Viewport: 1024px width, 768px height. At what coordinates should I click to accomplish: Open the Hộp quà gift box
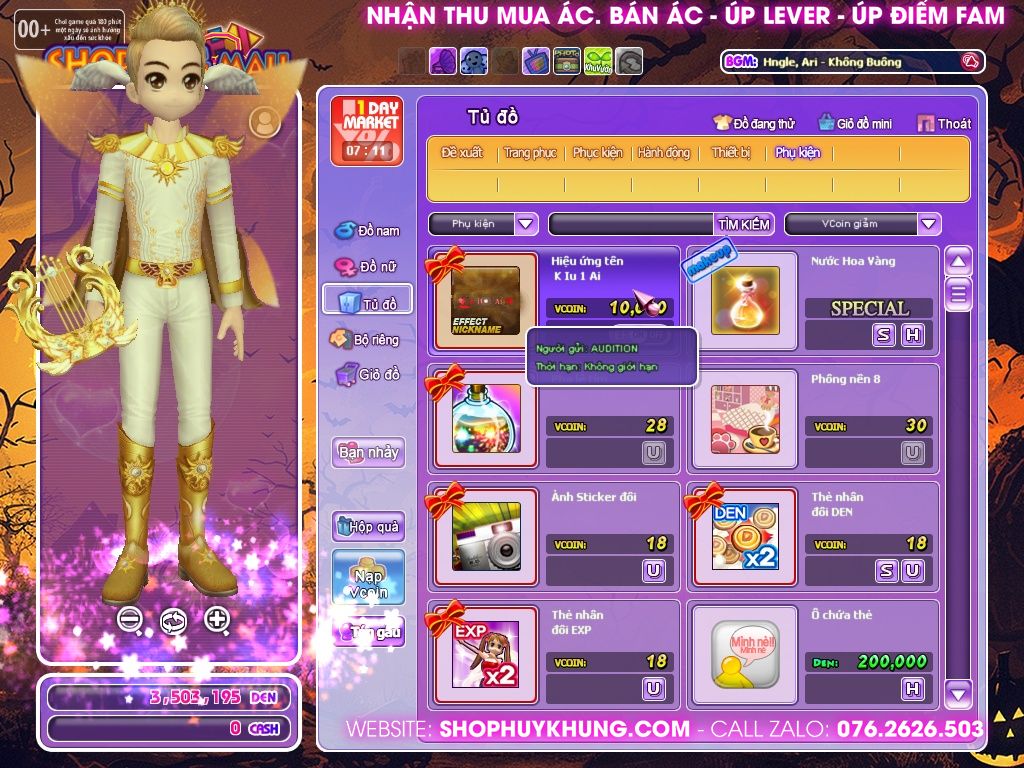368,526
